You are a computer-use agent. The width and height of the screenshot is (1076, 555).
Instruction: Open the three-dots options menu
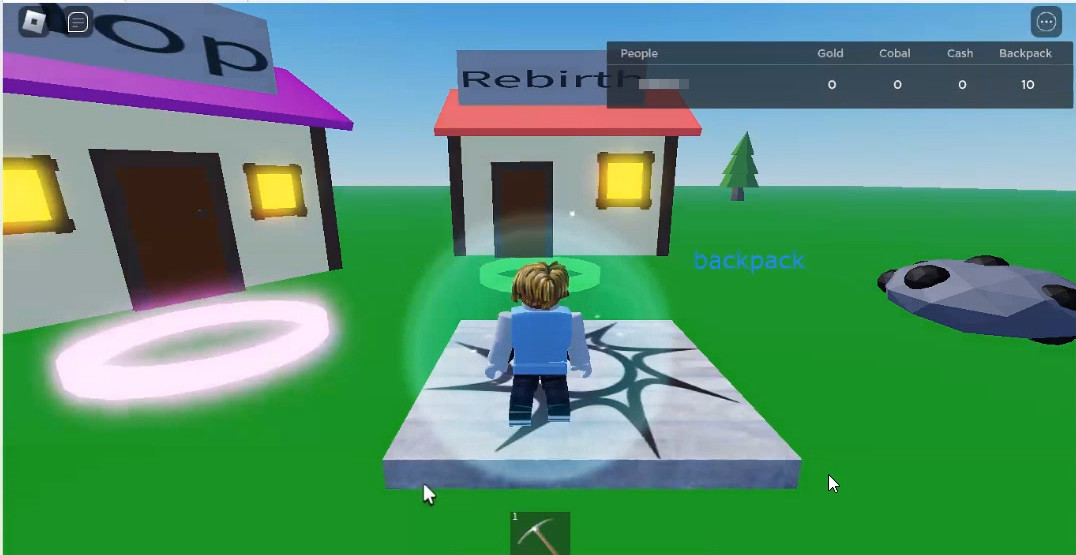[1046, 22]
